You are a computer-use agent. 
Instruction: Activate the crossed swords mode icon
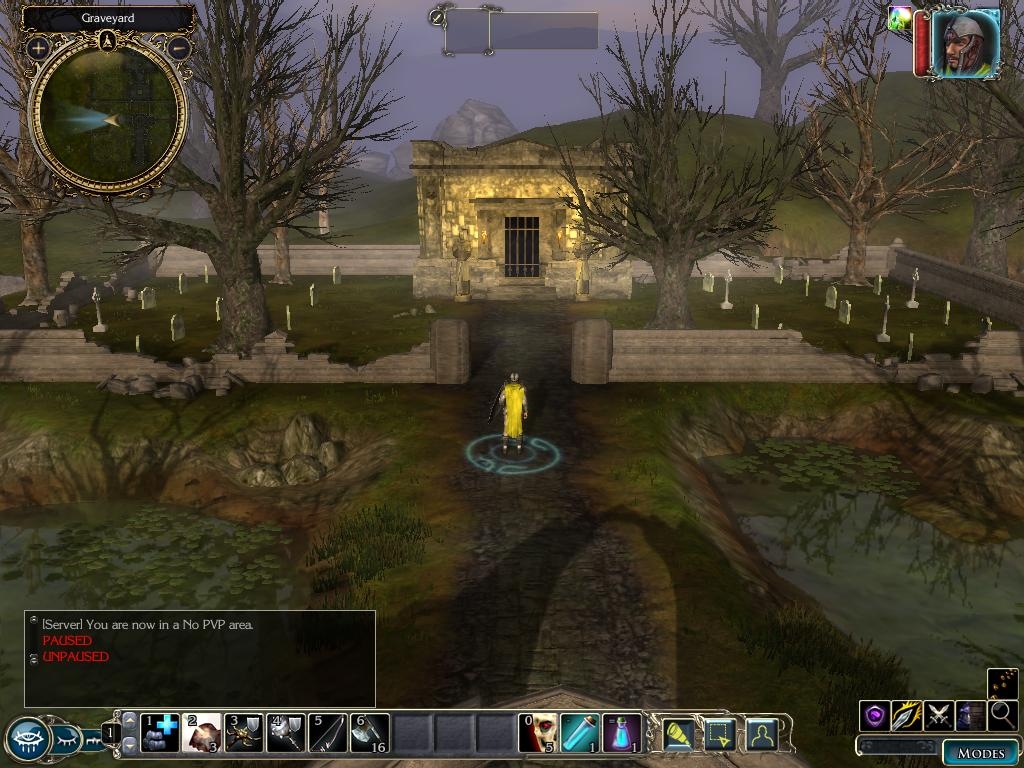click(939, 715)
